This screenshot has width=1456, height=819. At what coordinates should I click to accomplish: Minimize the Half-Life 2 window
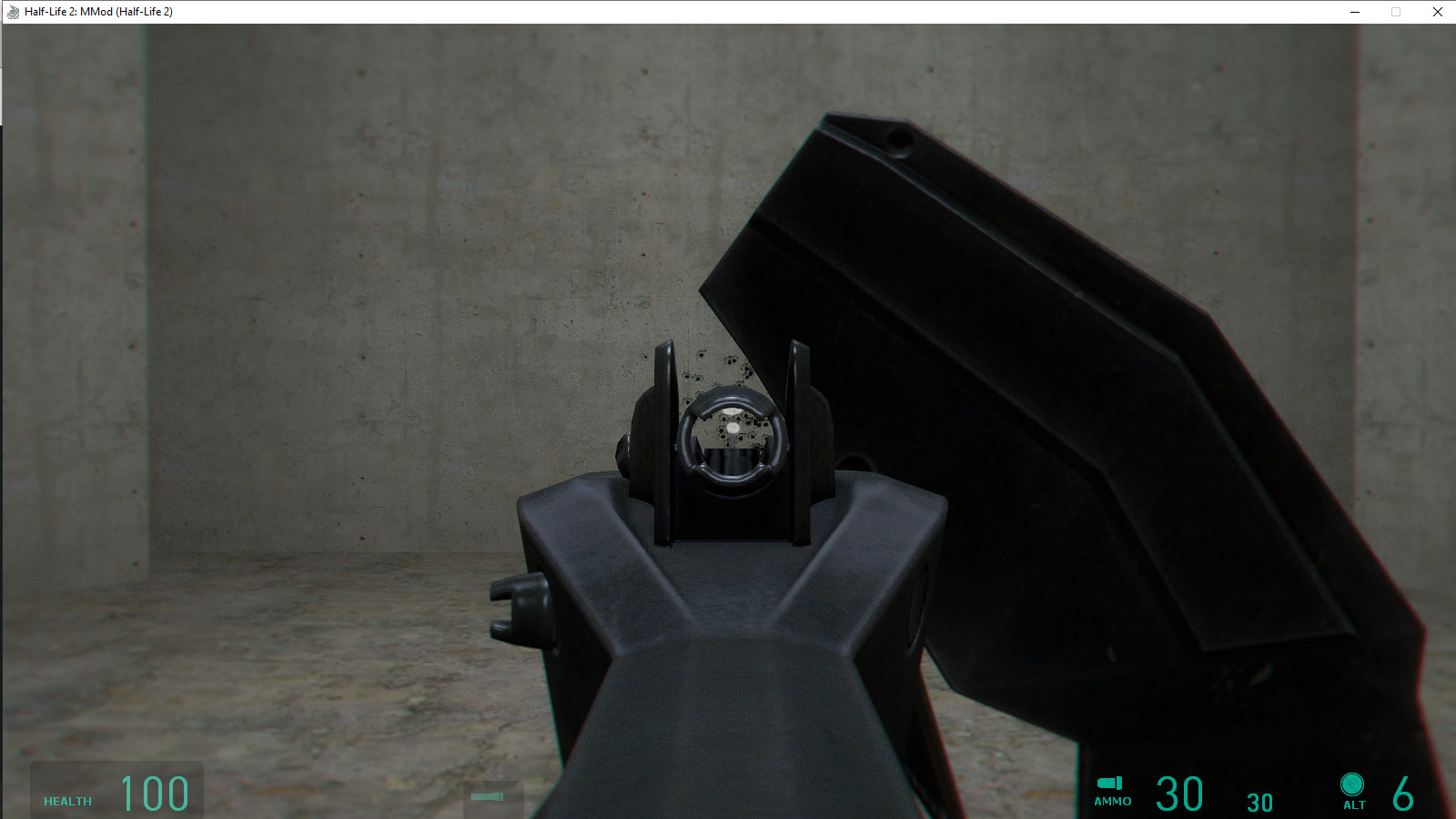(1356, 12)
